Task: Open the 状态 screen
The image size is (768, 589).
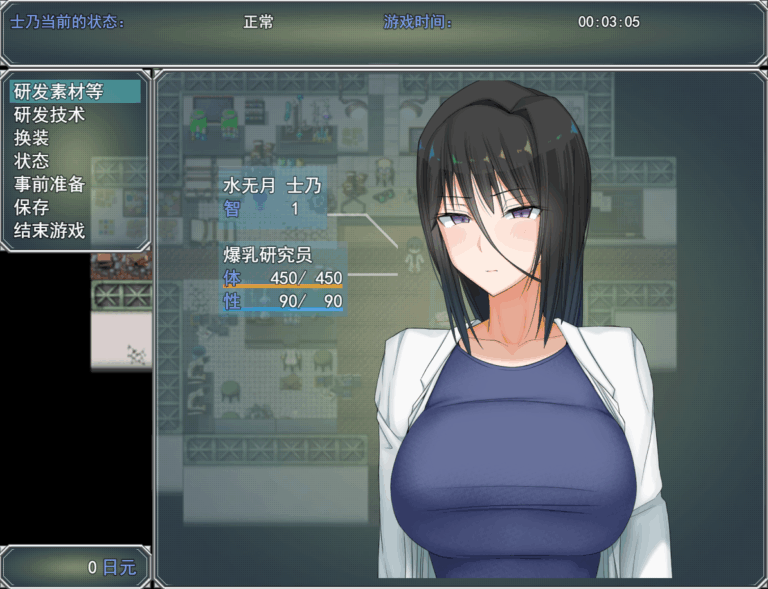Action: point(31,161)
